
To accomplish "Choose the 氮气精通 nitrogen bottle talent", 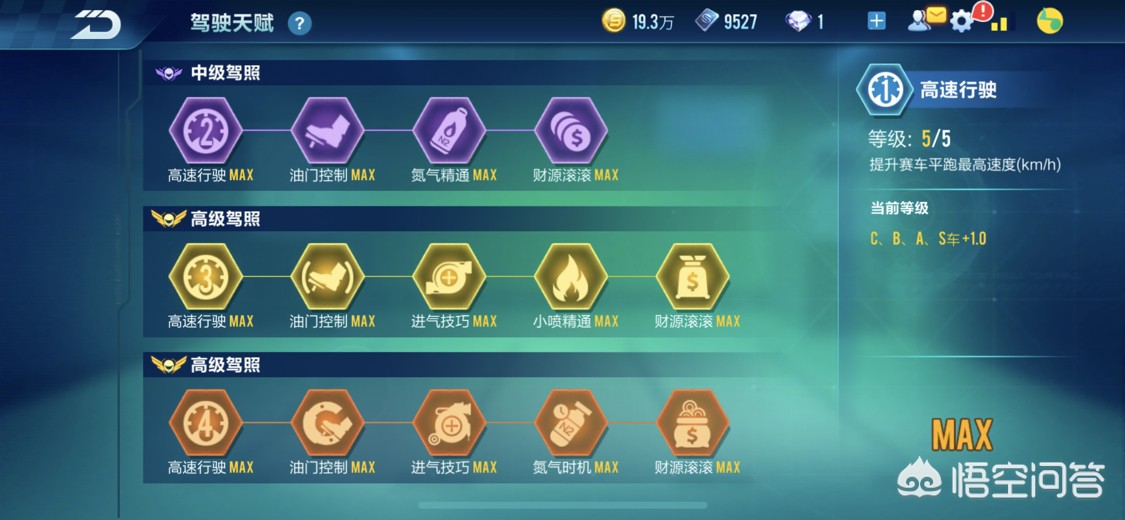I will coord(449,130).
